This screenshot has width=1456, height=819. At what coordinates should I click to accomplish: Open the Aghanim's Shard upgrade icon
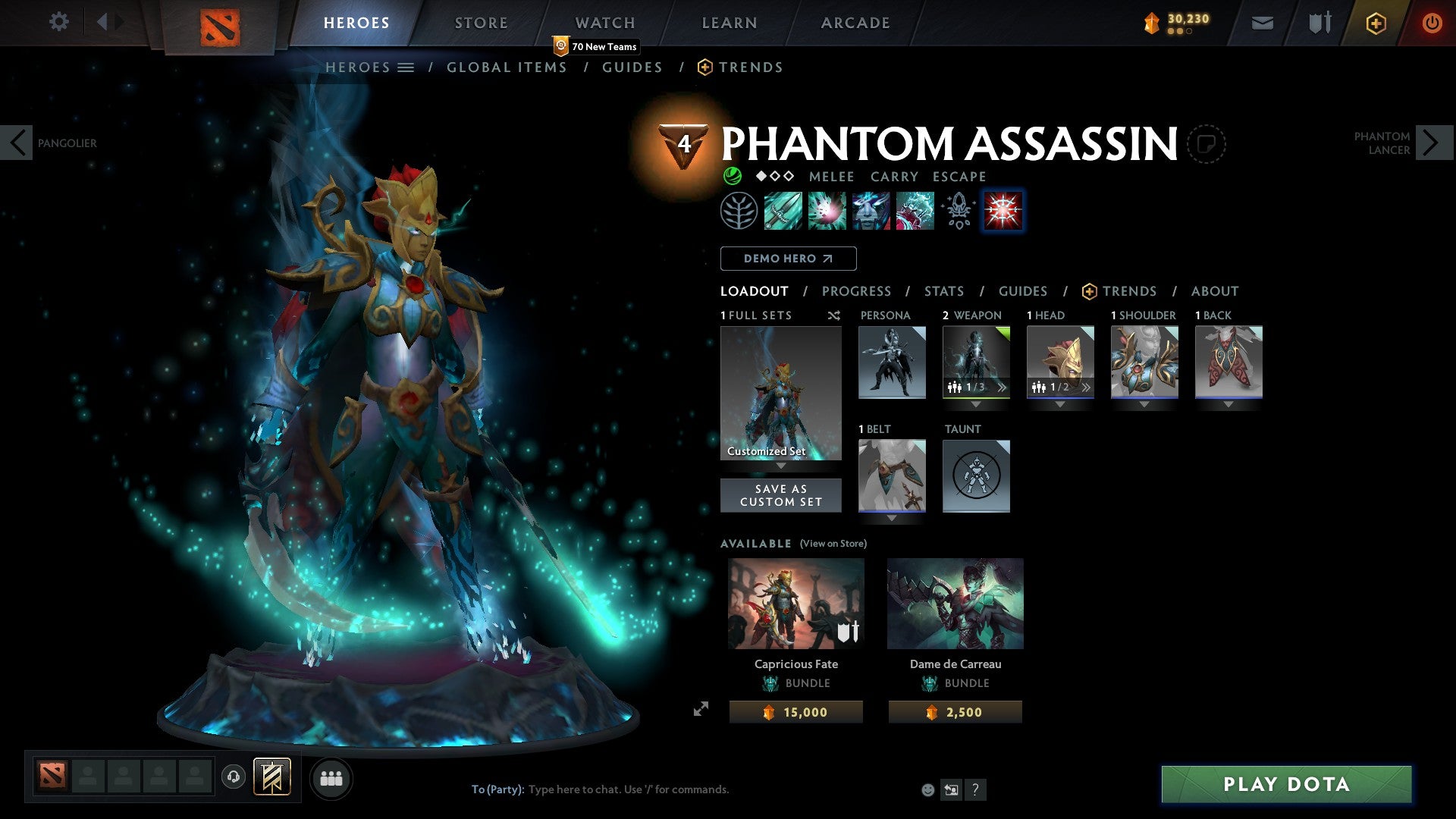958,211
